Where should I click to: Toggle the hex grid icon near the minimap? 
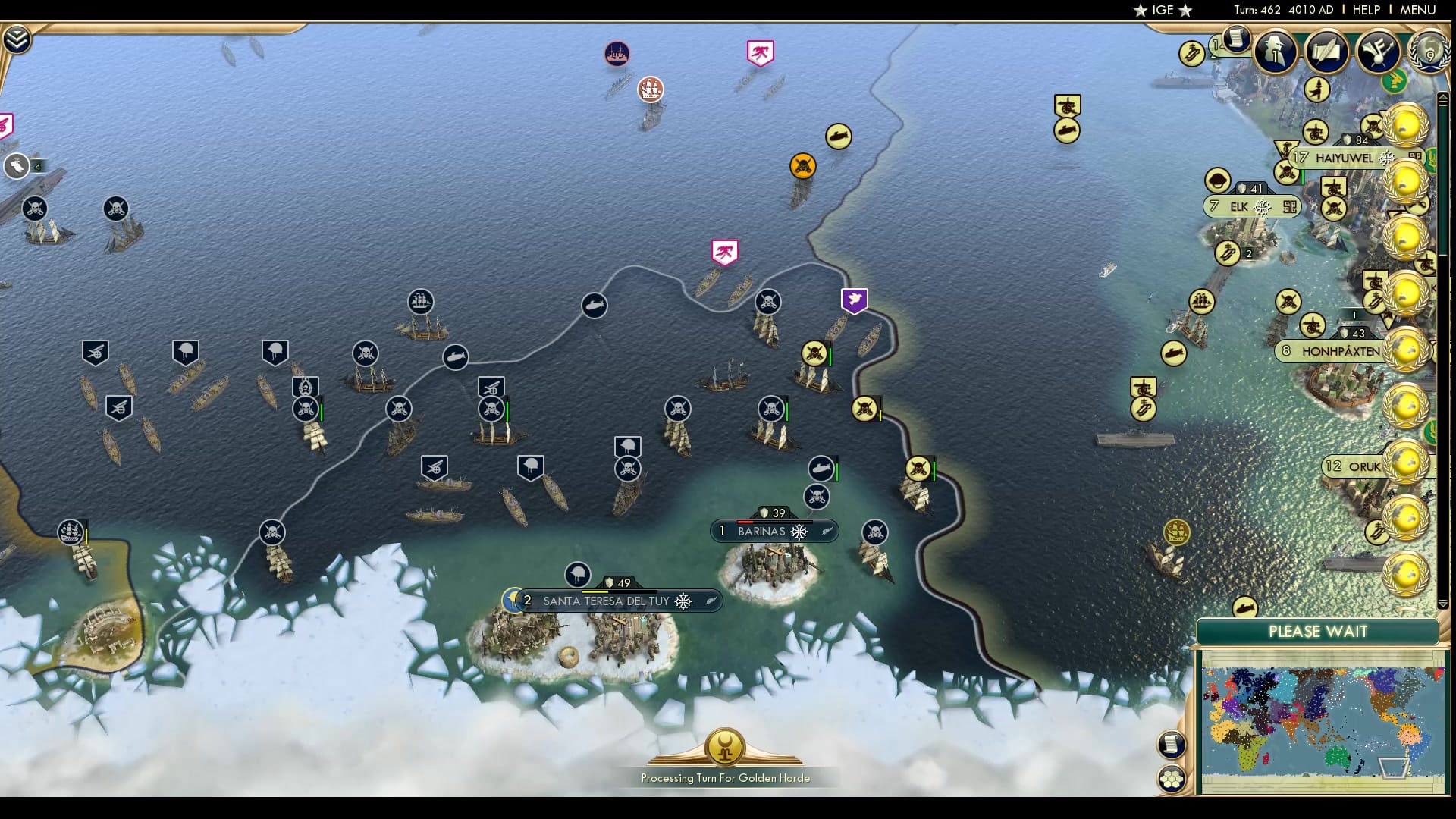1172,778
